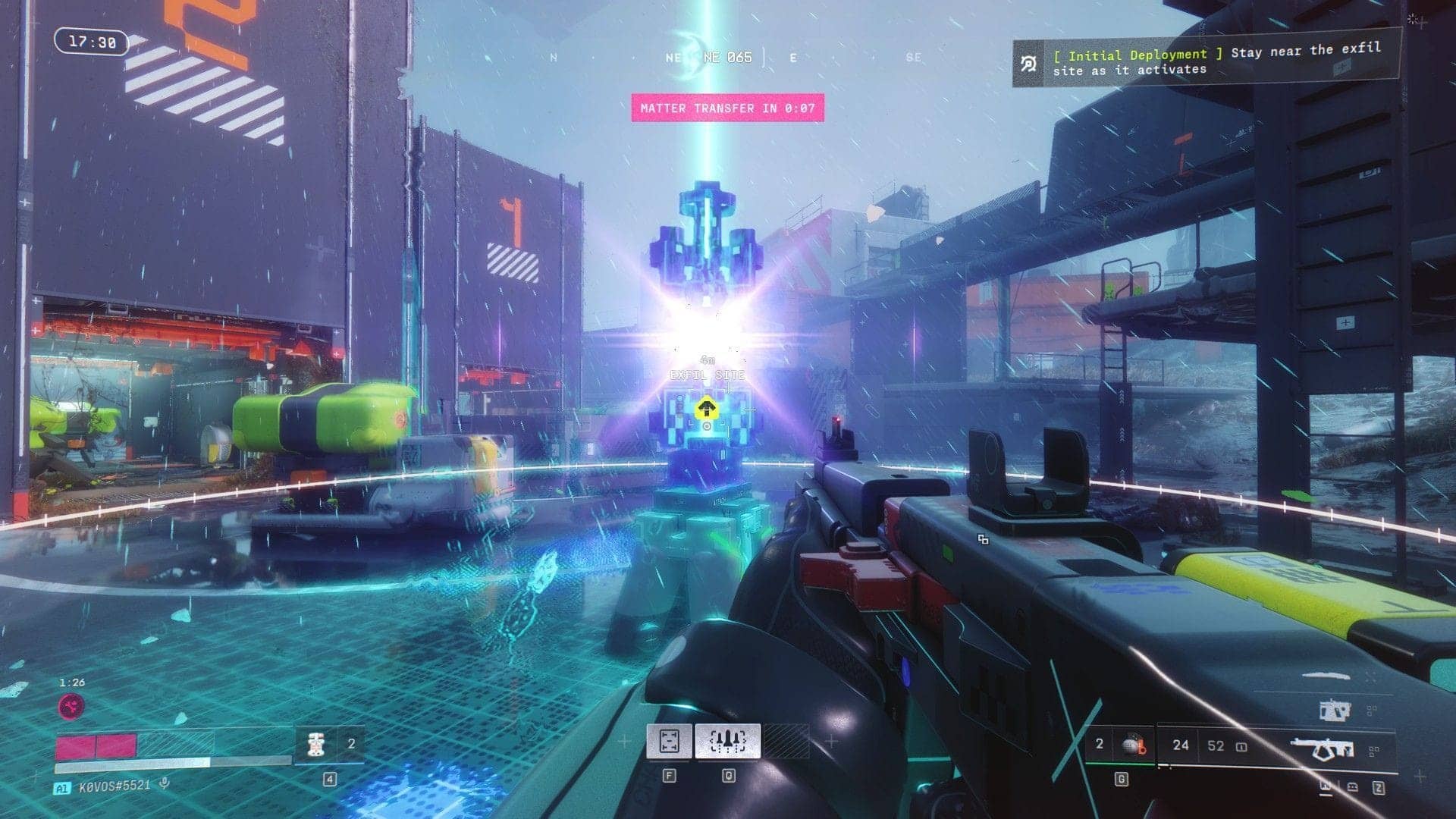
Task: Toggle the microphone icon beside K0VOS#5521
Action: [x=164, y=784]
